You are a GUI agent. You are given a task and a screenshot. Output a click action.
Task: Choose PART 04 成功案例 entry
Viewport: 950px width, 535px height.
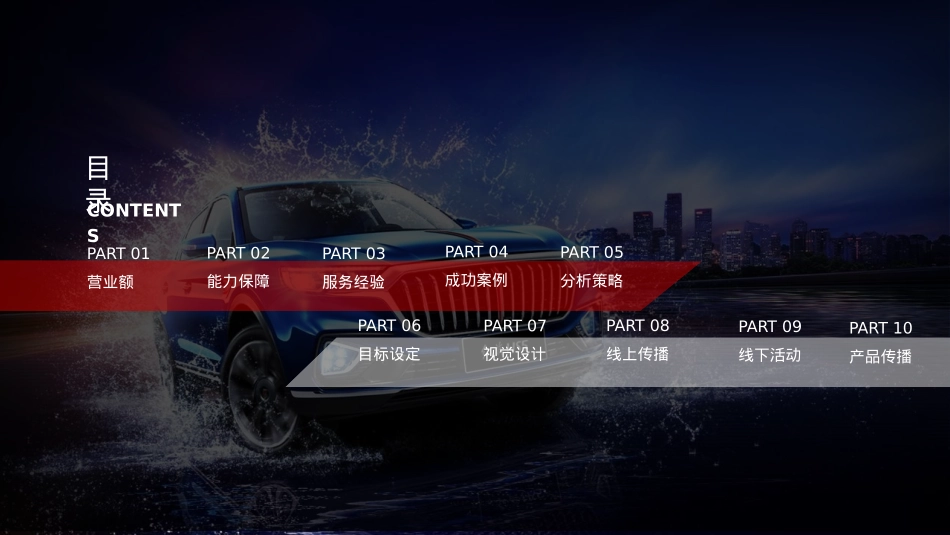(x=476, y=280)
